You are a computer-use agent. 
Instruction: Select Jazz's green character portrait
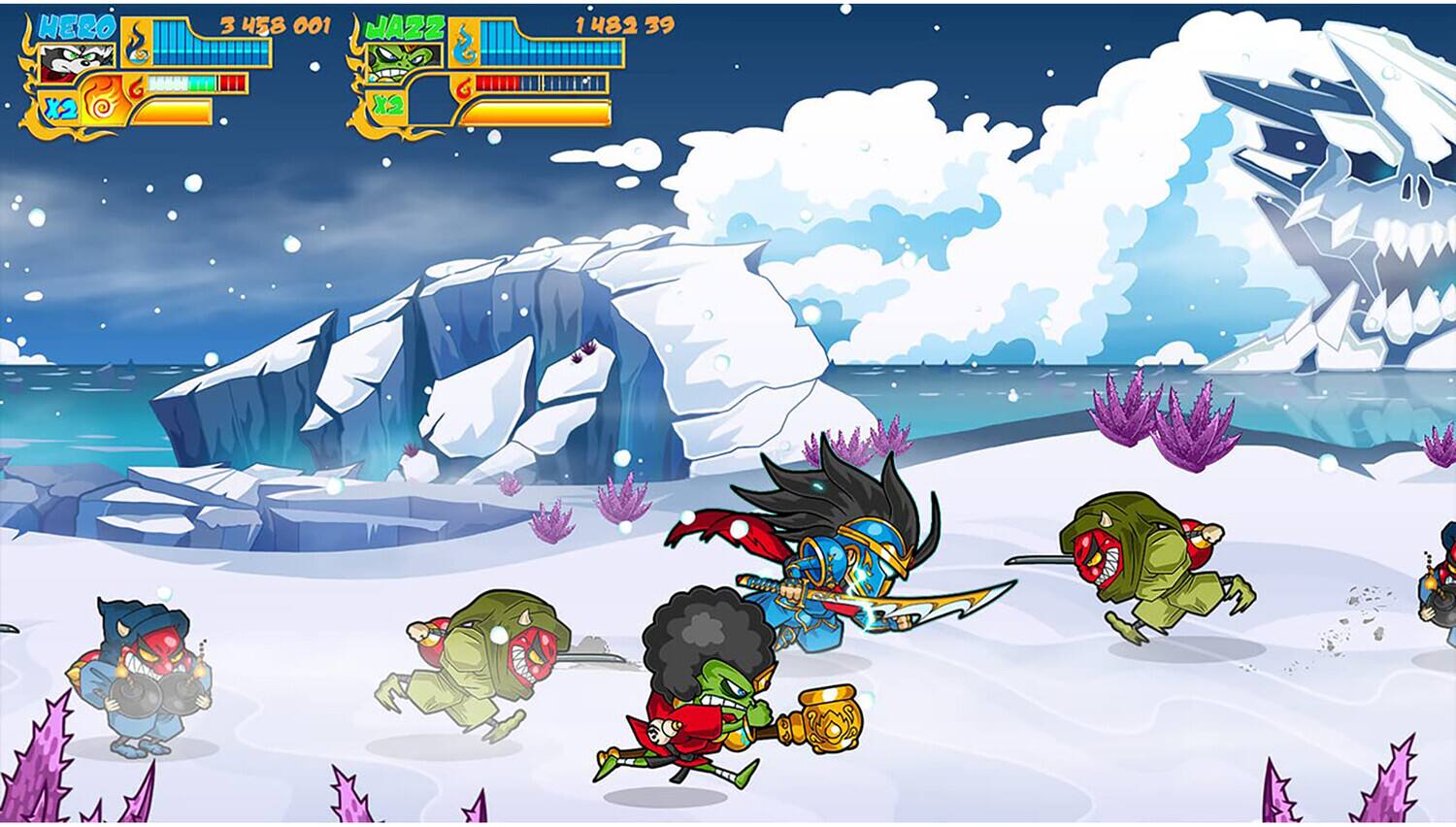pyautogui.click(x=395, y=63)
